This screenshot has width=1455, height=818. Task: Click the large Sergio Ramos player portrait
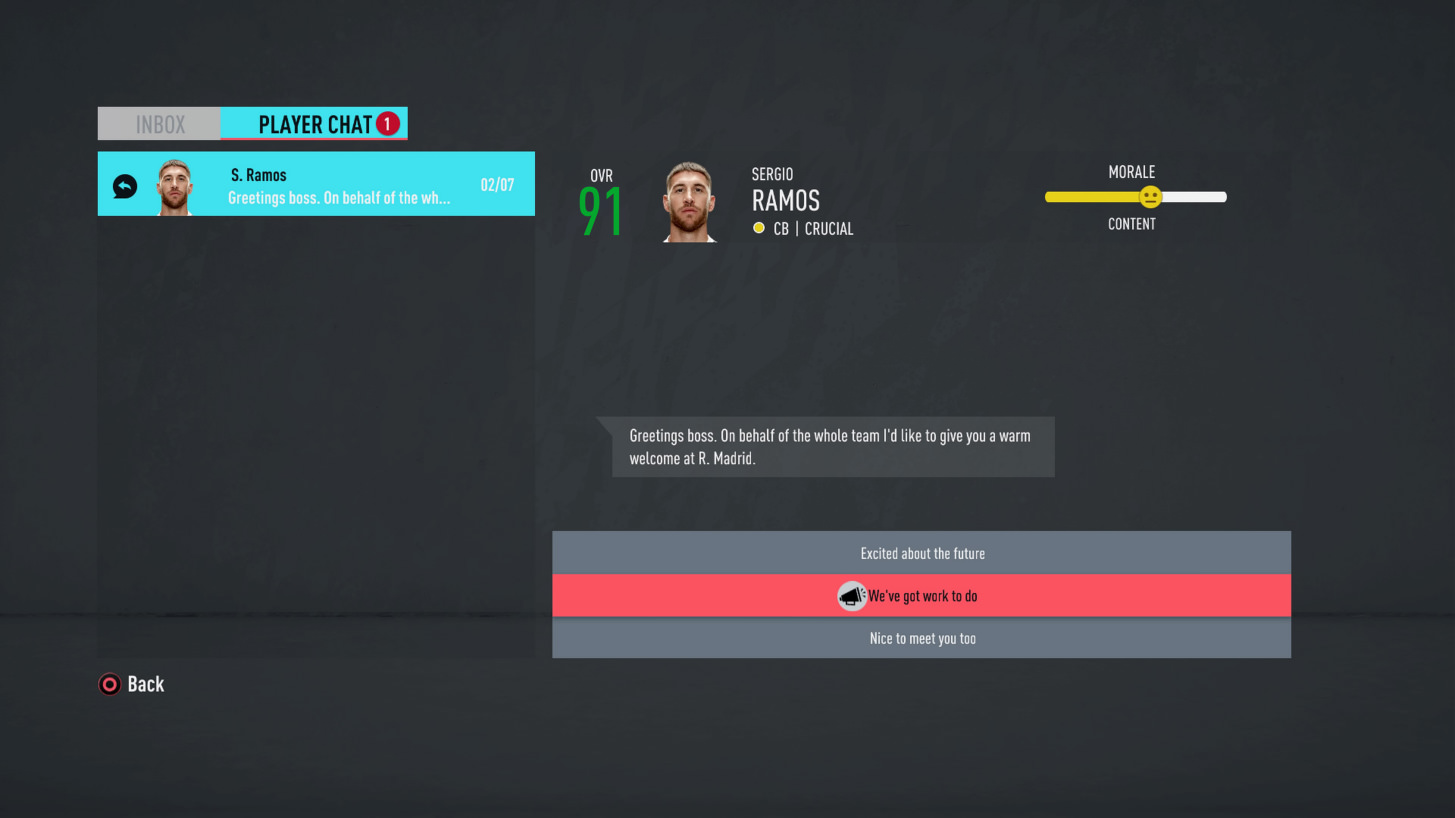[689, 199]
